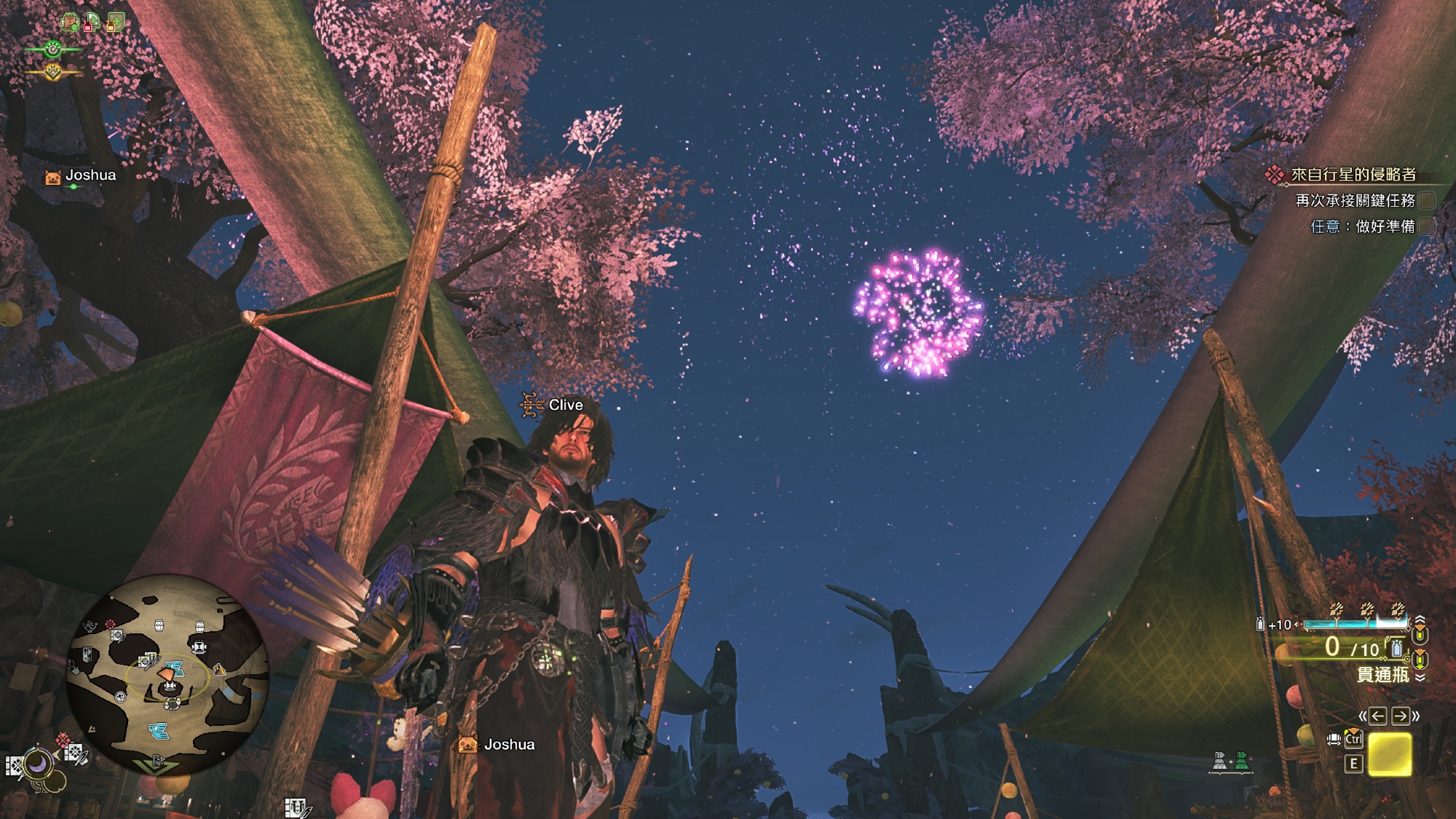Tick the 任意：做好準備 objective checkbox

point(1427,226)
